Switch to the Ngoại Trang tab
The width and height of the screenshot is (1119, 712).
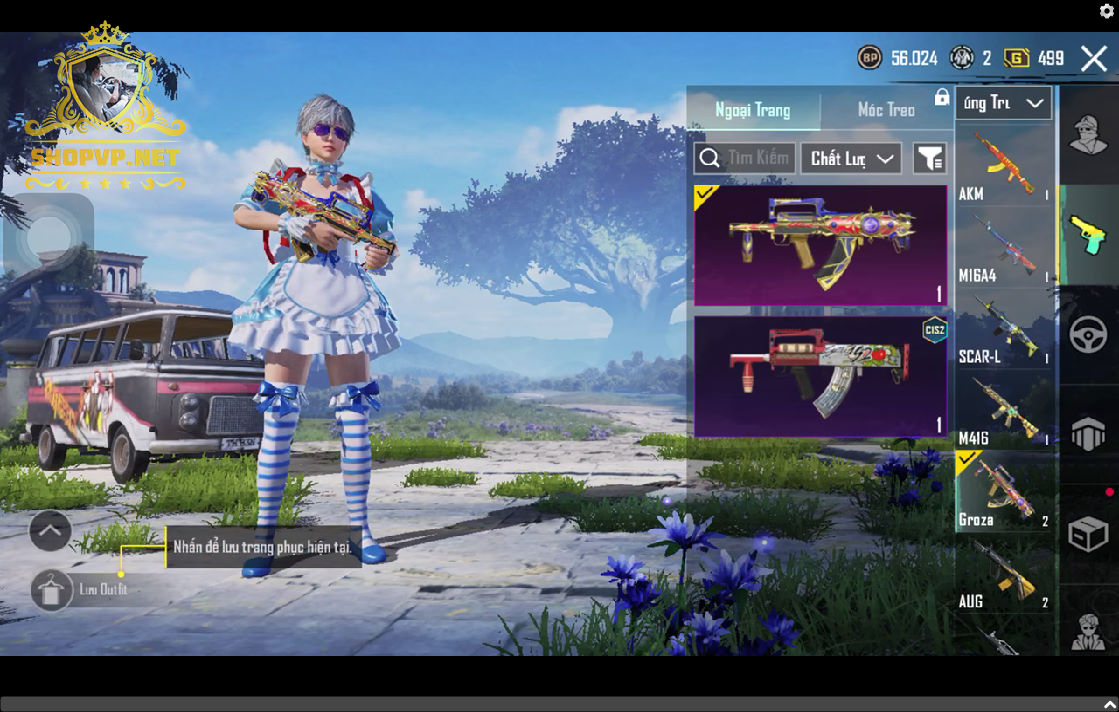pos(753,110)
